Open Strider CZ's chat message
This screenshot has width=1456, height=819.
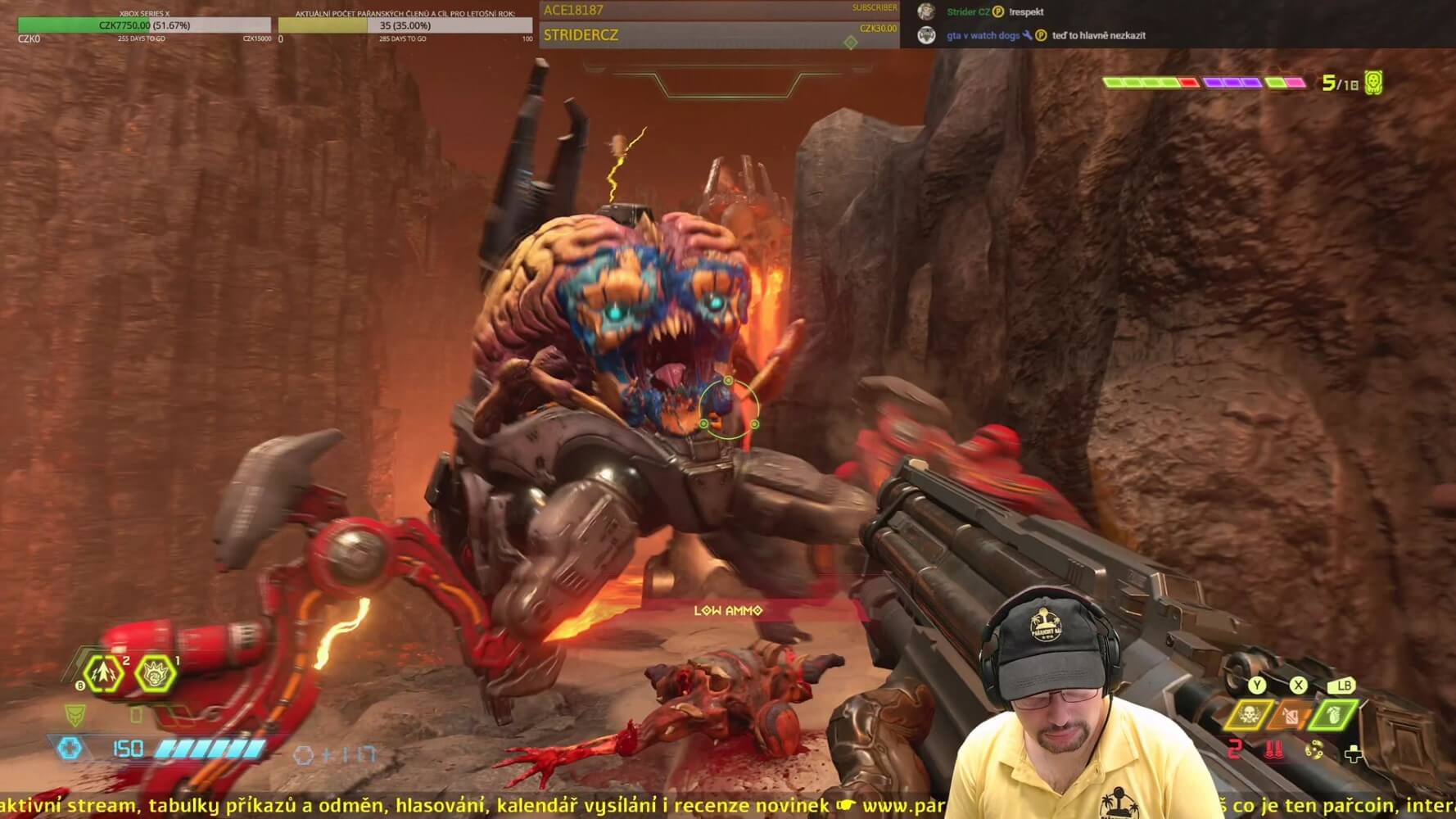click(x=1026, y=12)
